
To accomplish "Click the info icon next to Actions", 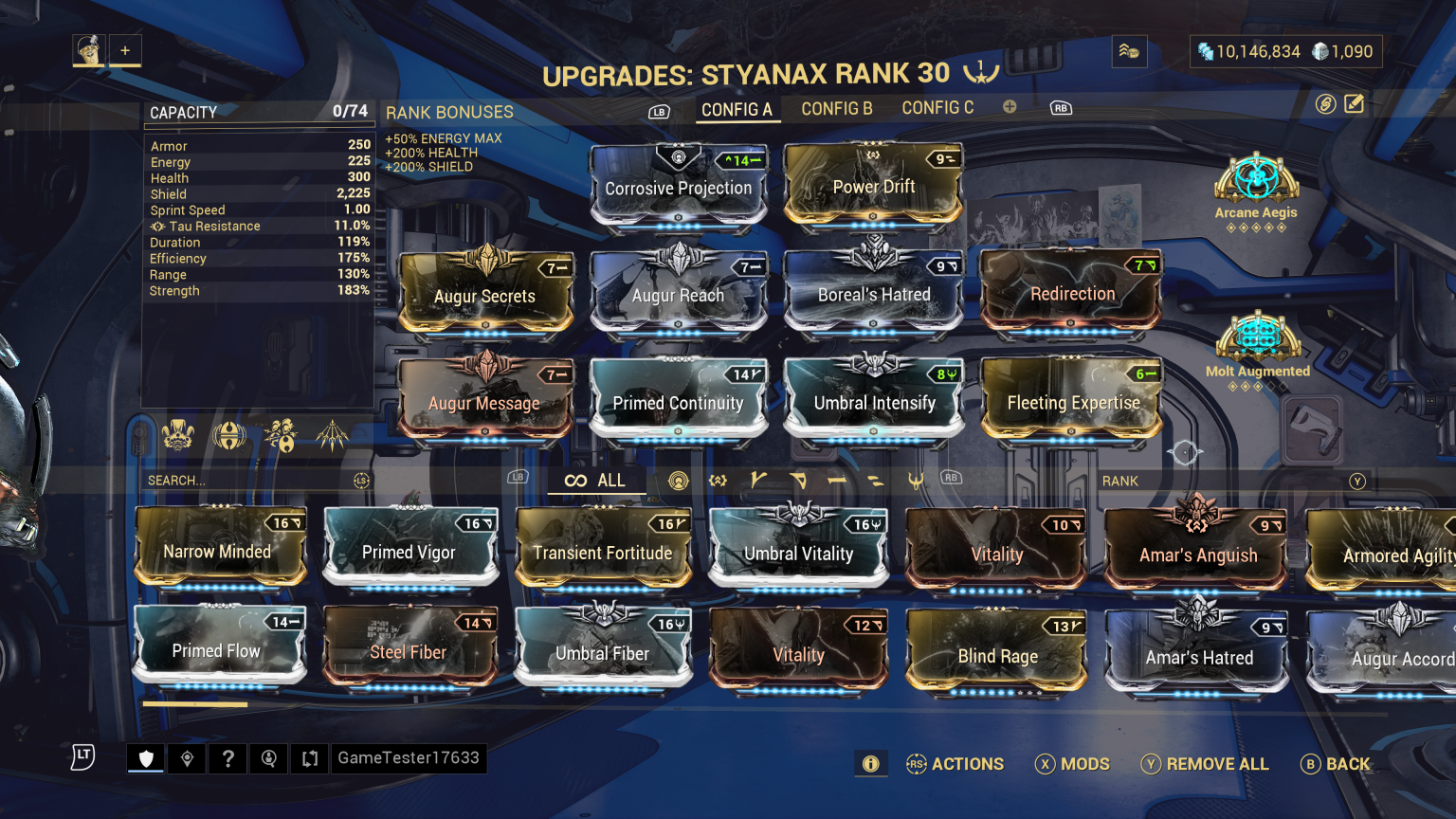I will (870, 764).
